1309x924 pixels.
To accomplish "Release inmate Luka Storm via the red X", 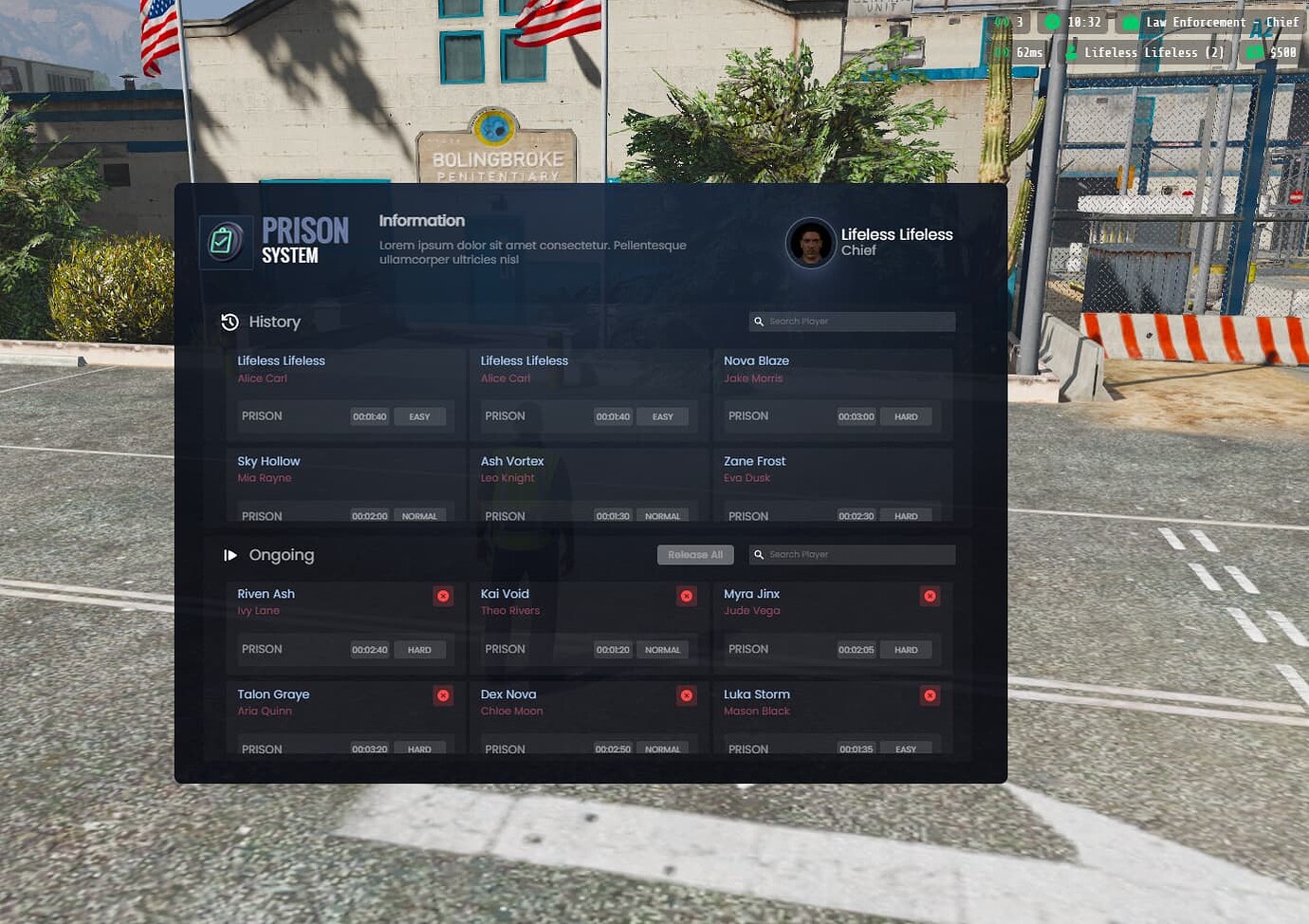I will point(930,695).
